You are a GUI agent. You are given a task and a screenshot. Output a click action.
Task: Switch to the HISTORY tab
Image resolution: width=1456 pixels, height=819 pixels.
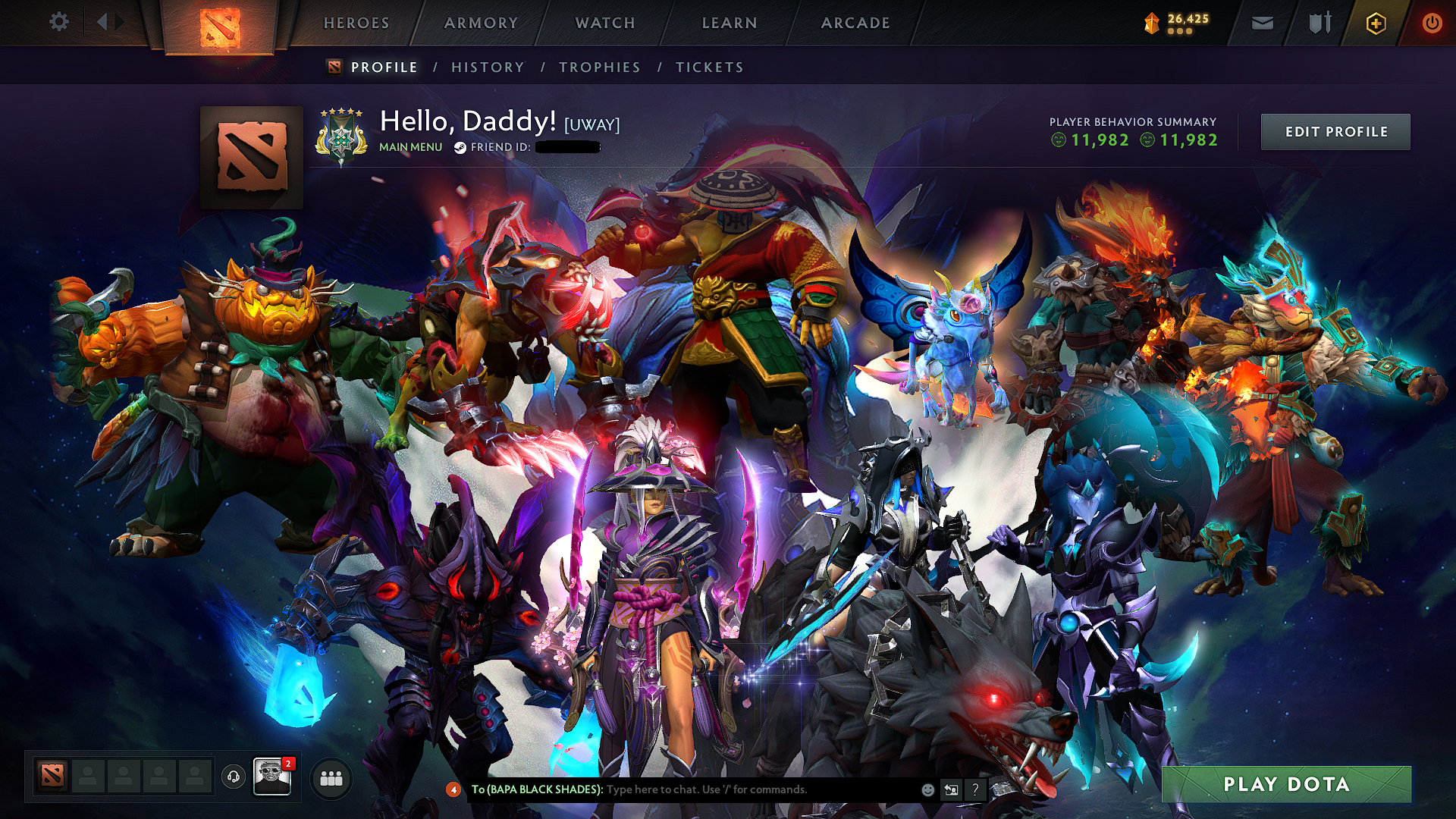(x=487, y=67)
